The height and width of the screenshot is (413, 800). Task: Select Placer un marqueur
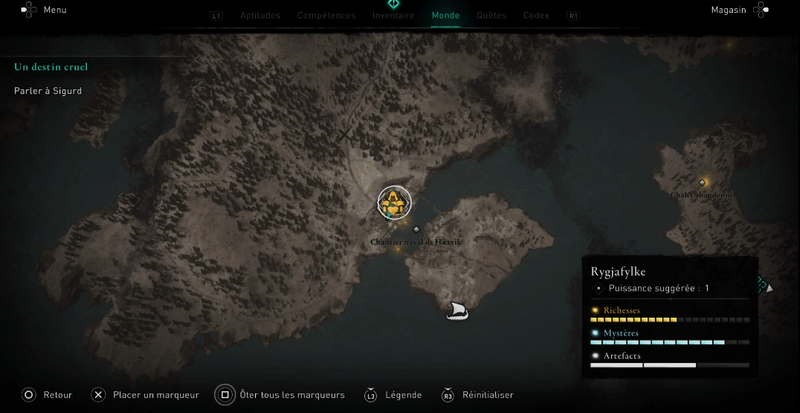click(x=155, y=395)
